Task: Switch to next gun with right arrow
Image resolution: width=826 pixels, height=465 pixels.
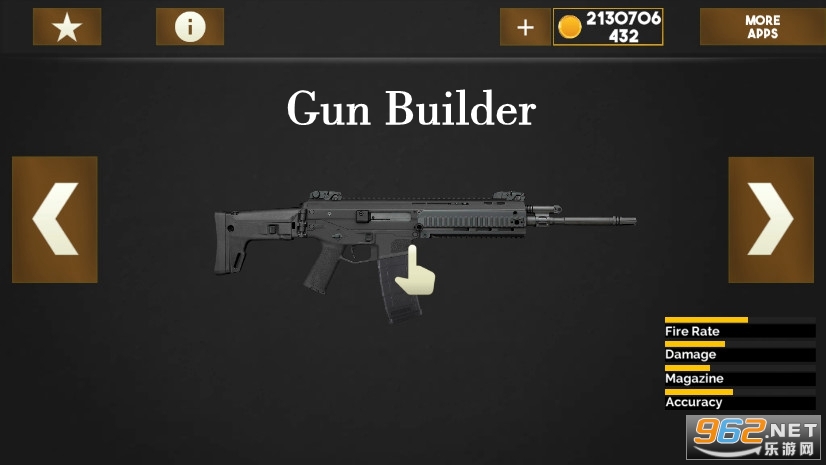Action: 770,219
